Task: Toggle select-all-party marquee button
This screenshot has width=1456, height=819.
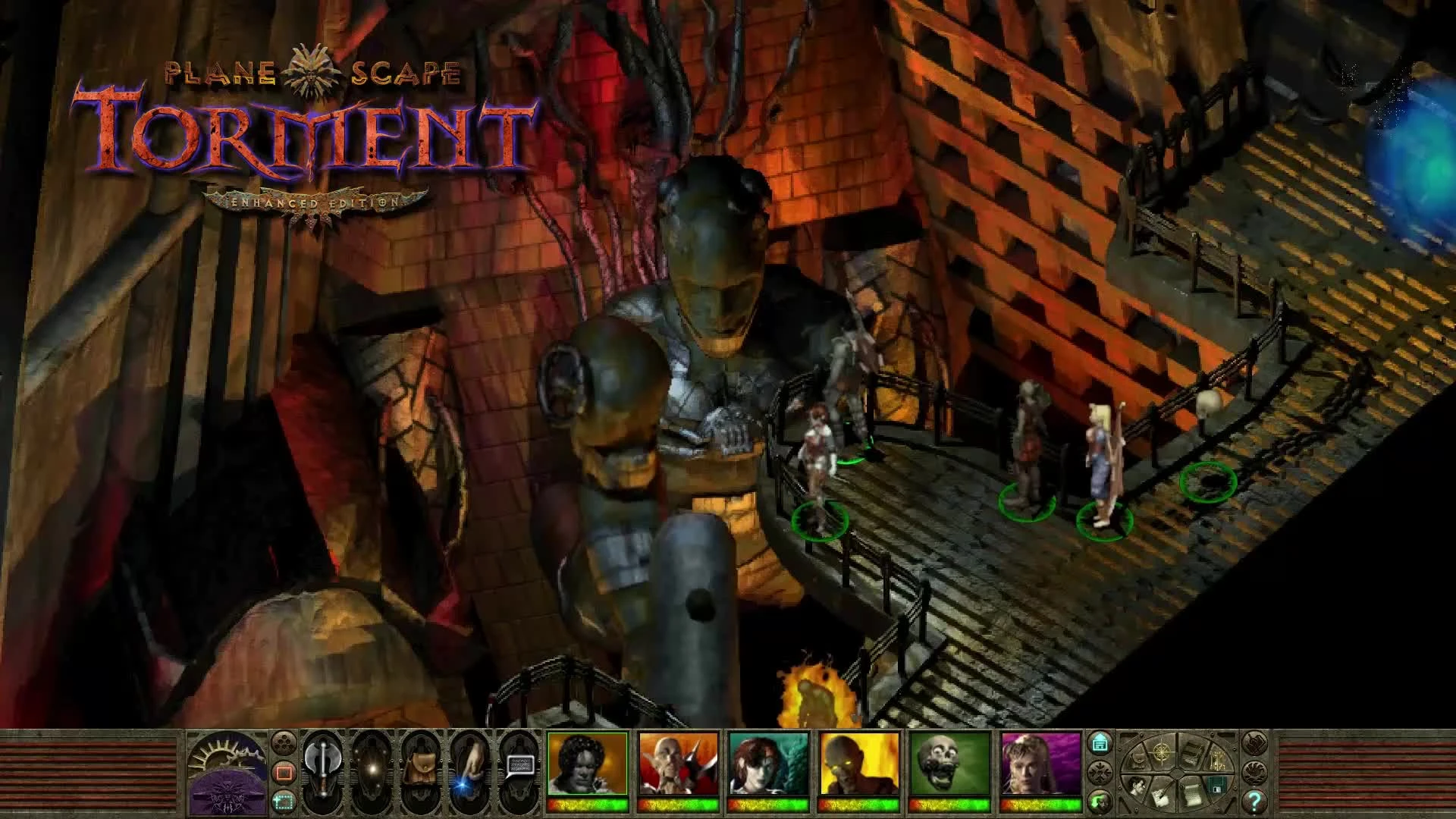Action: coord(284,803)
